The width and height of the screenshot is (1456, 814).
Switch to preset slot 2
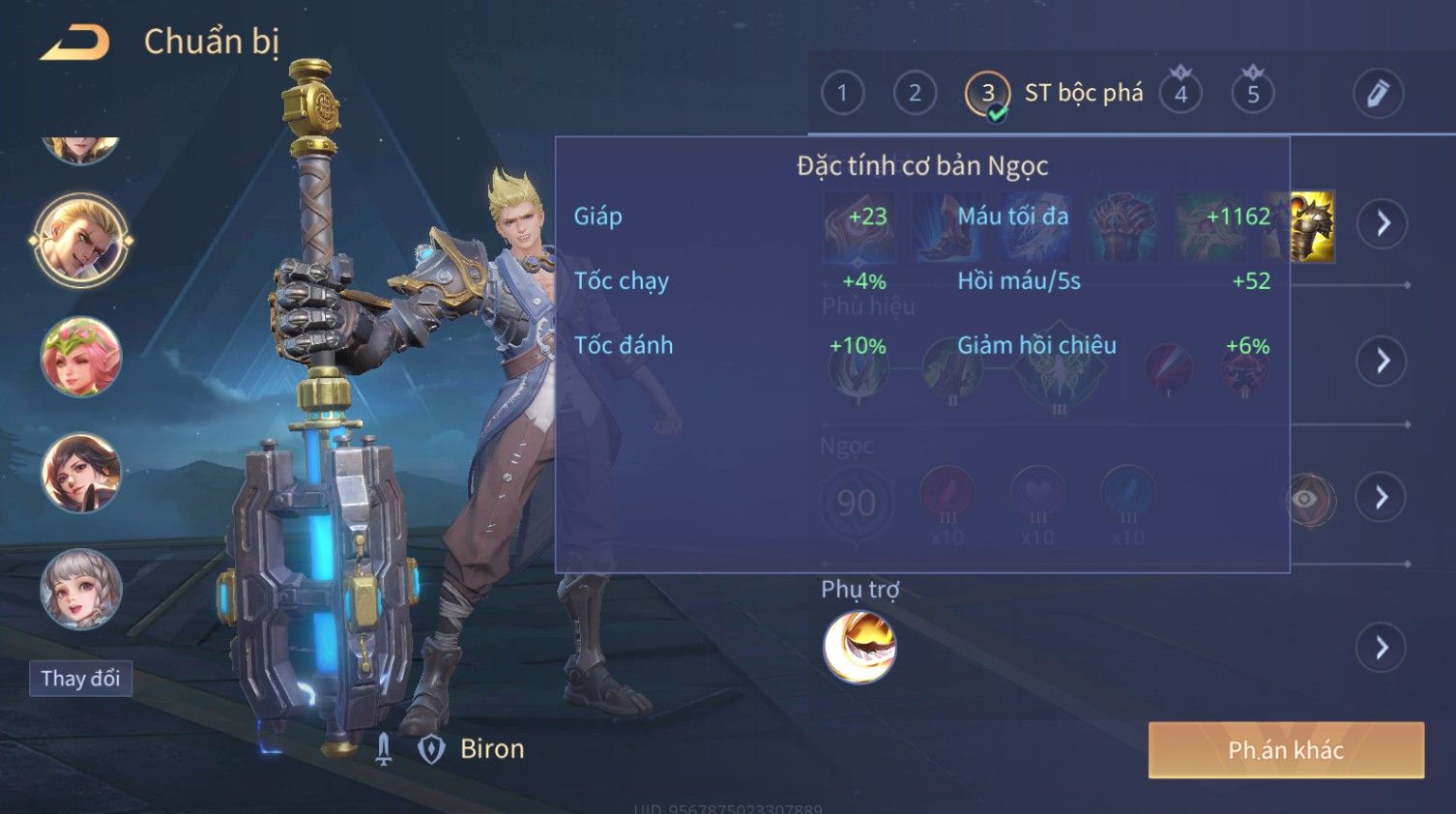pos(915,93)
